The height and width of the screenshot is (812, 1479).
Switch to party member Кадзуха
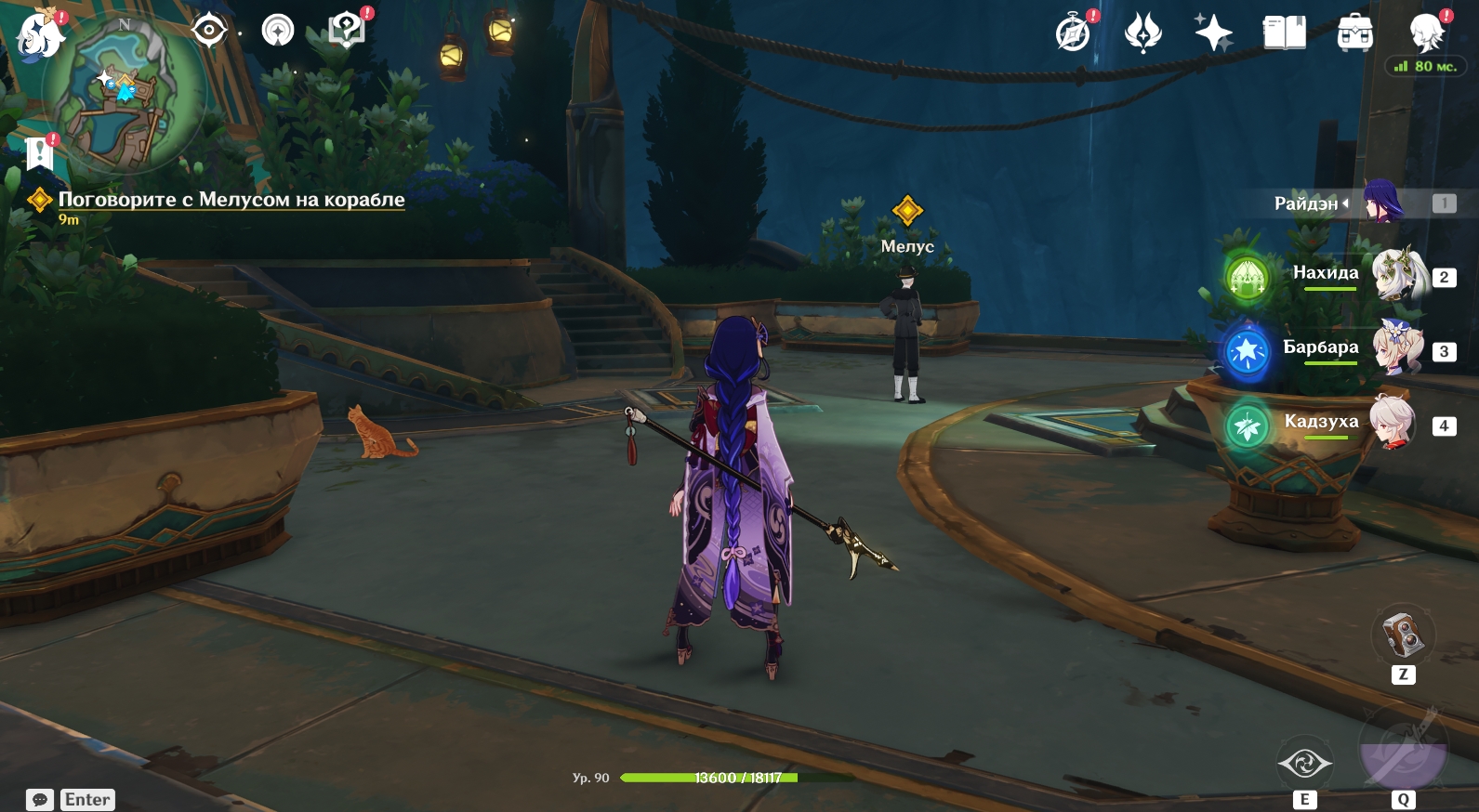pos(1393,424)
